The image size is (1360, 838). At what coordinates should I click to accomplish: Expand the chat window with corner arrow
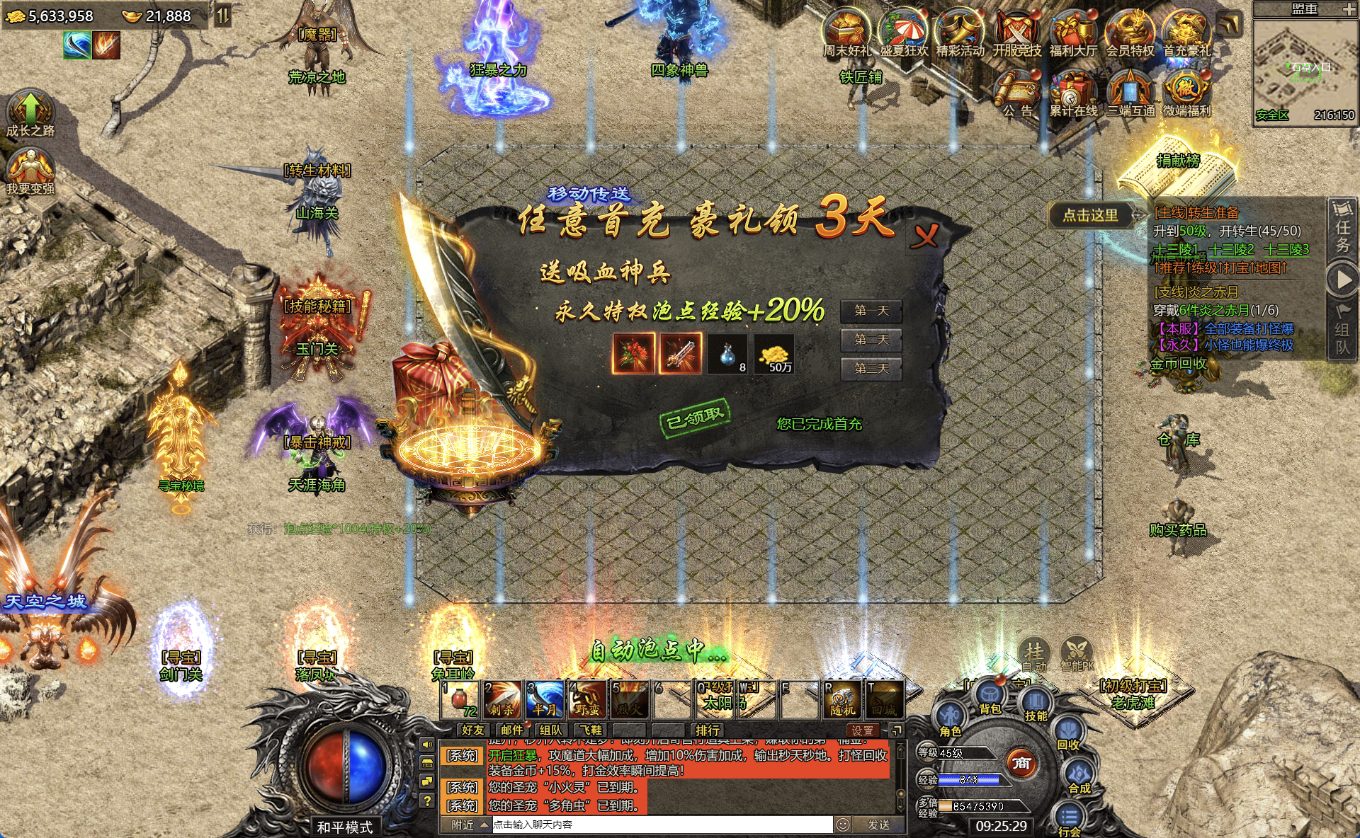897,730
